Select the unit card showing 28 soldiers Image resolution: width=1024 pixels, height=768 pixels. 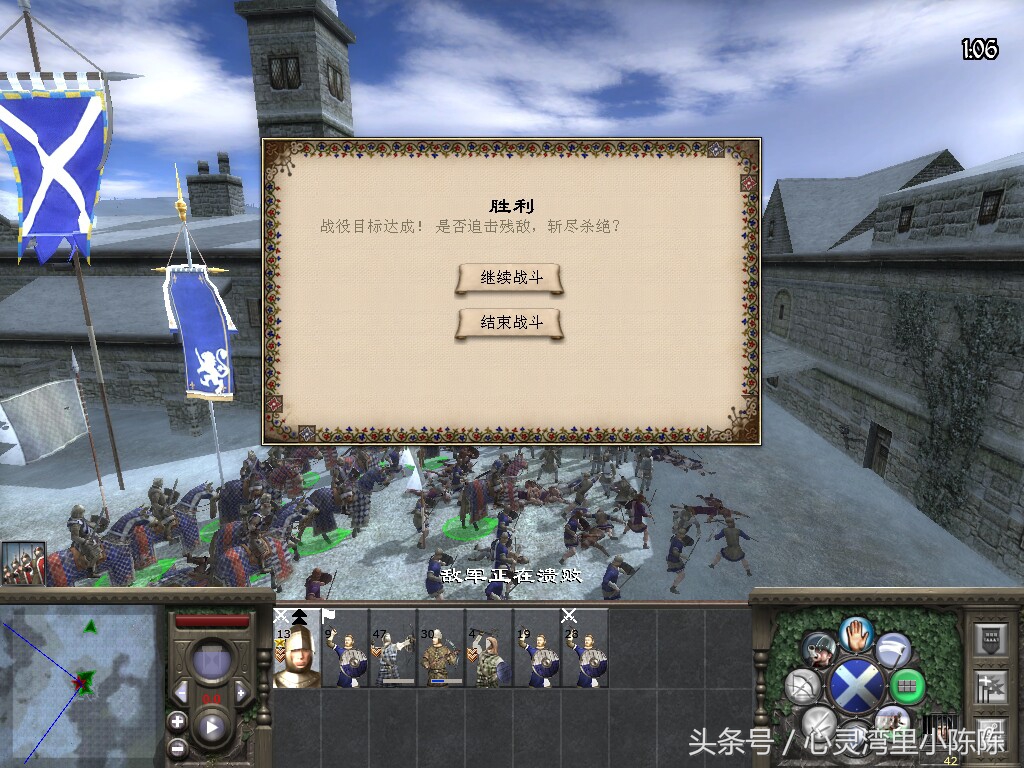click(585, 648)
